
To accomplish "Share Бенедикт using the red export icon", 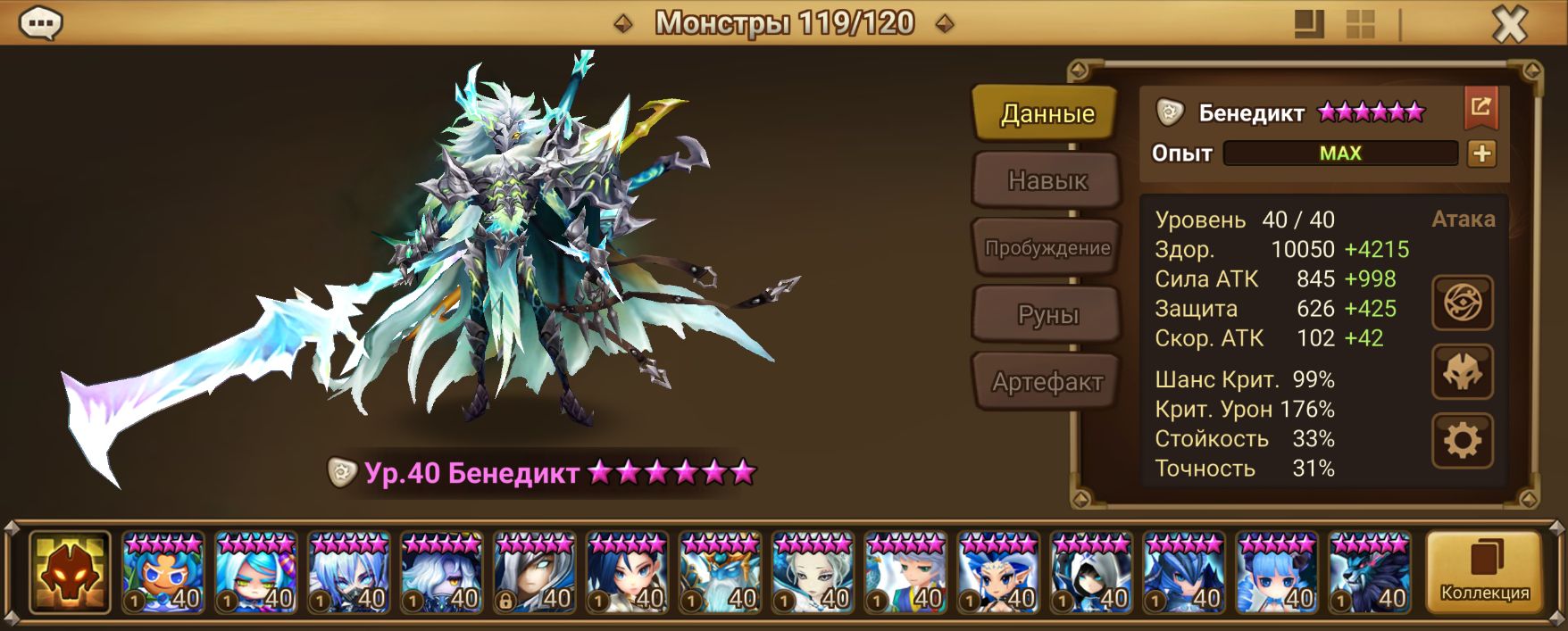I will pyautogui.click(x=1480, y=108).
